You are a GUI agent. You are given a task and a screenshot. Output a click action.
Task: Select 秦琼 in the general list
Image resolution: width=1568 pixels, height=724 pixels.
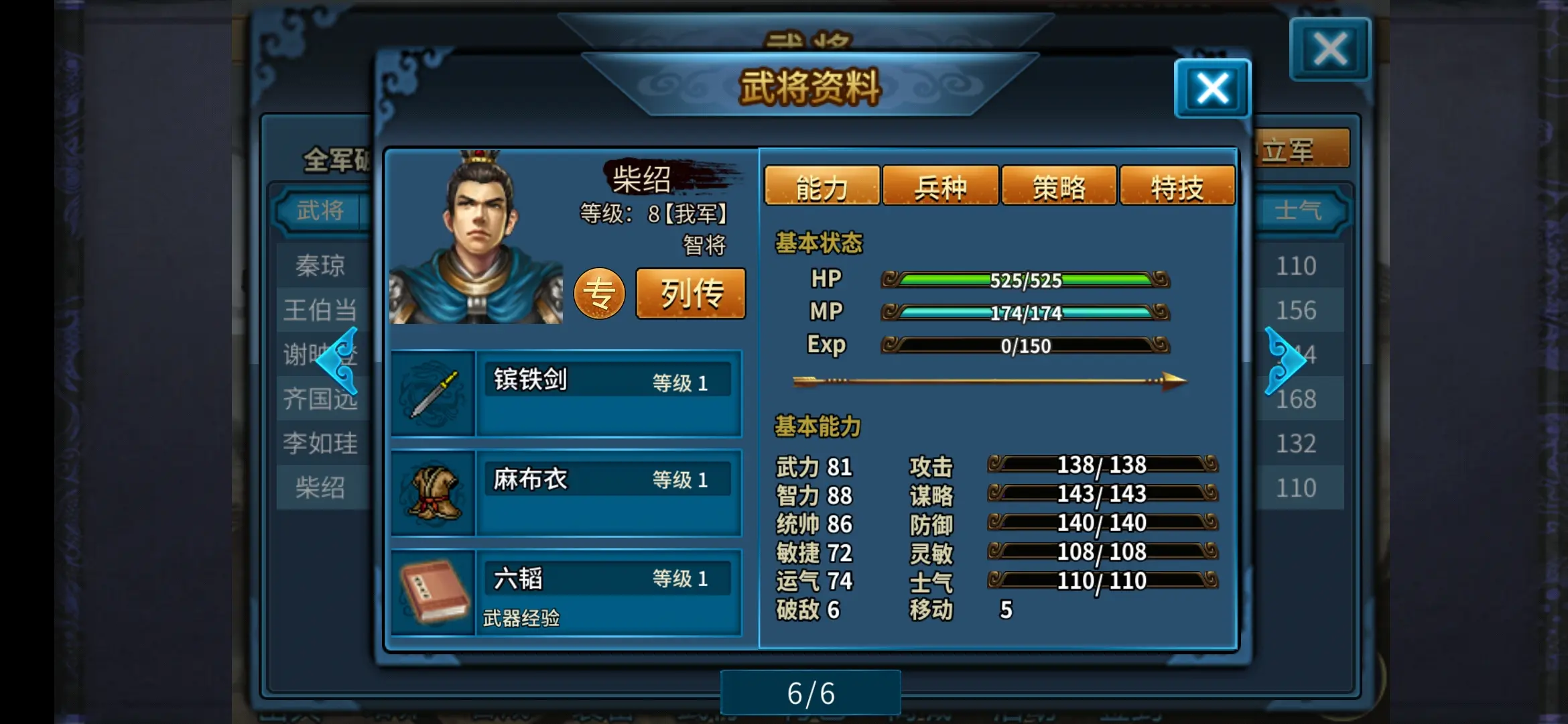(x=321, y=266)
